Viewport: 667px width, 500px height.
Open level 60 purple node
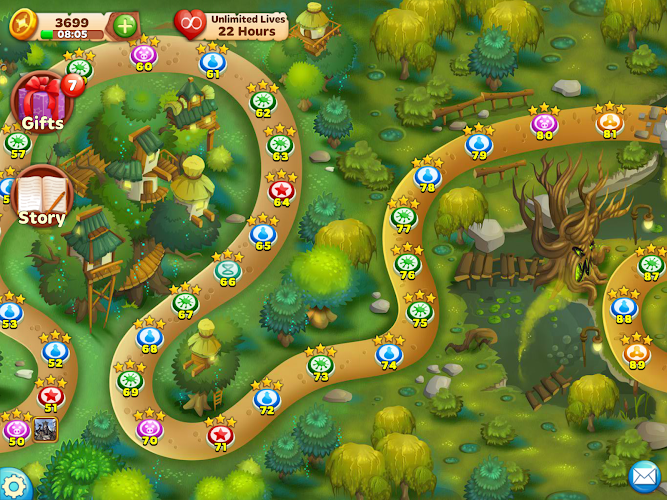click(144, 54)
